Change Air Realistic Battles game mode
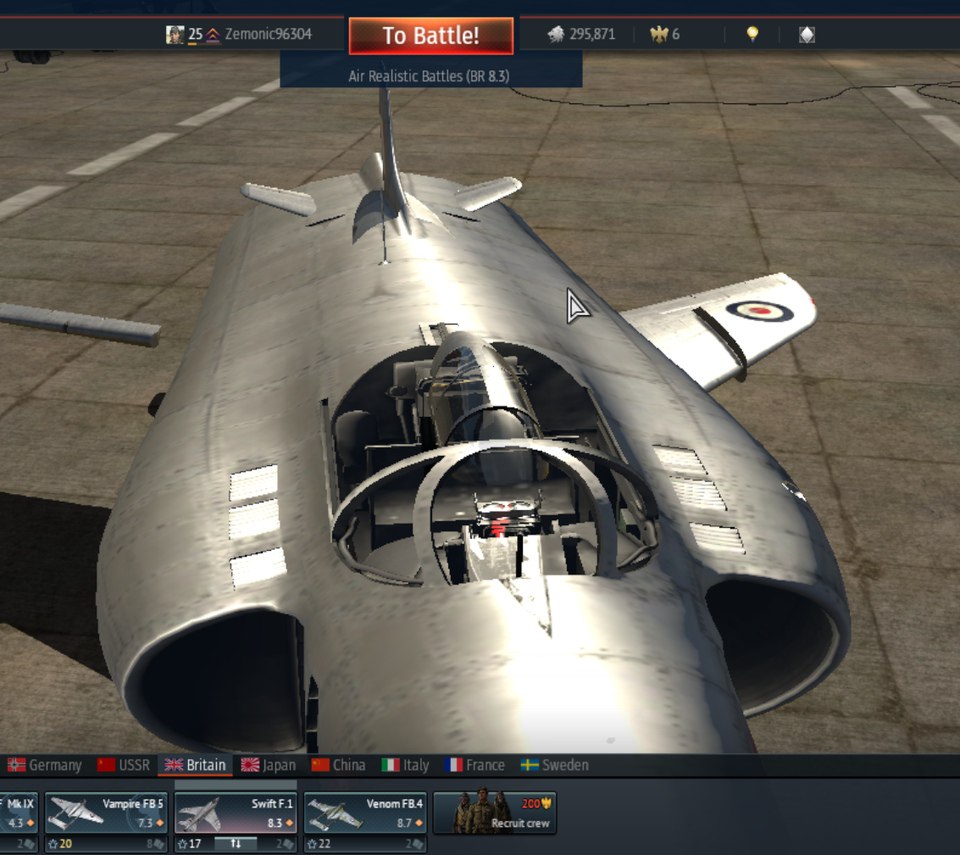 tap(430, 76)
